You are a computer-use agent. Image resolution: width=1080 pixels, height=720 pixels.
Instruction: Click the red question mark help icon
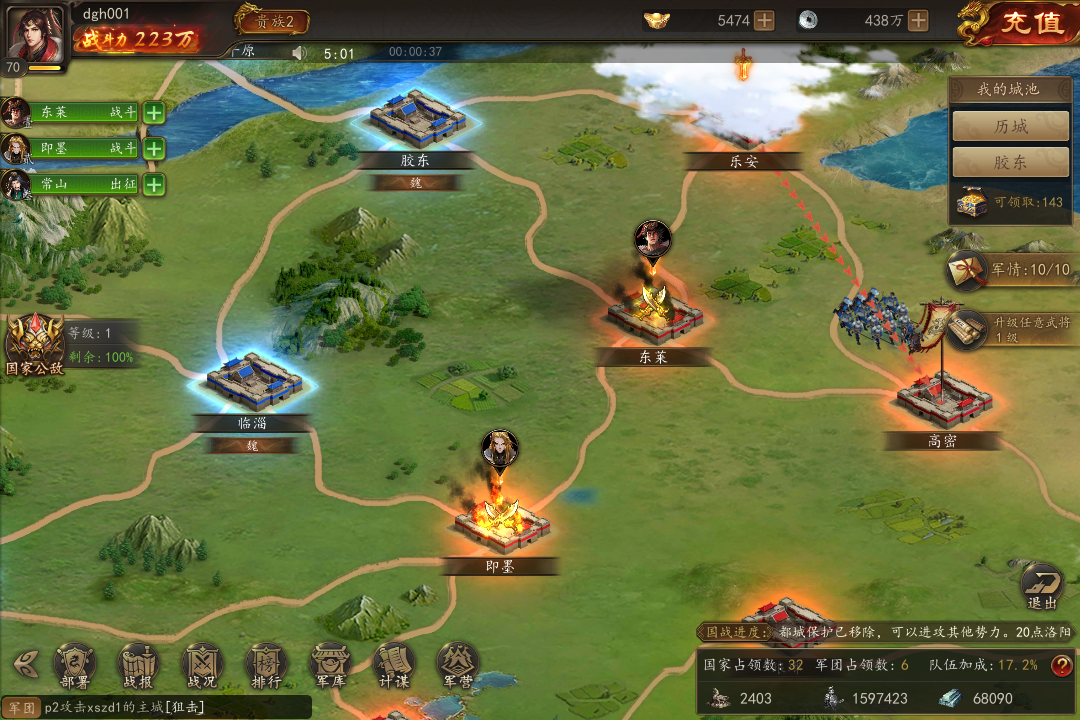coord(1061,665)
